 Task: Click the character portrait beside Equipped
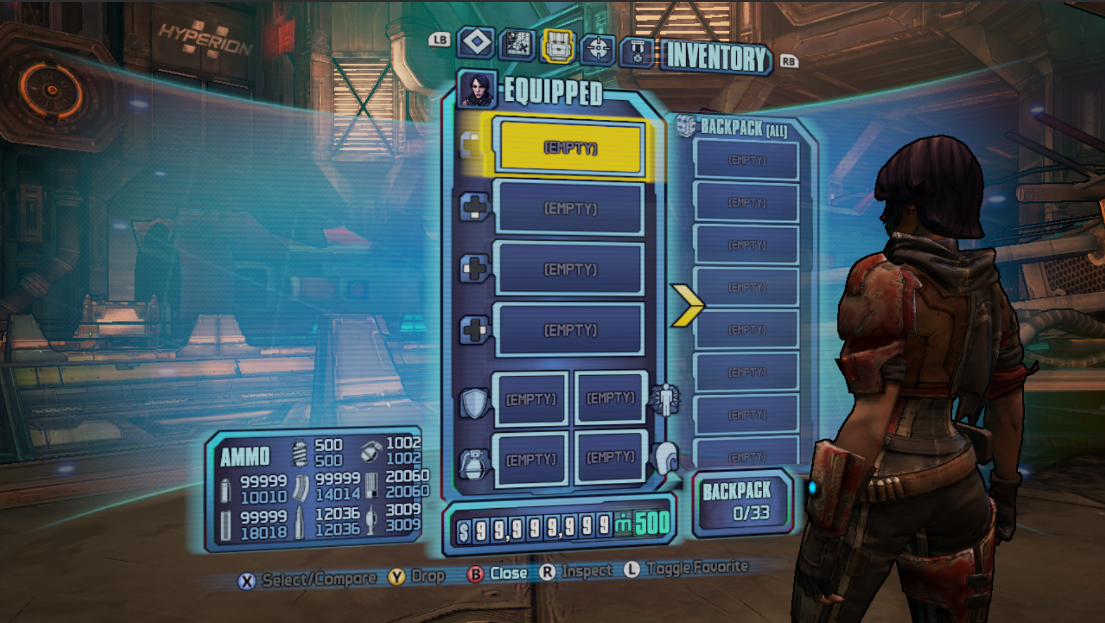[x=477, y=89]
